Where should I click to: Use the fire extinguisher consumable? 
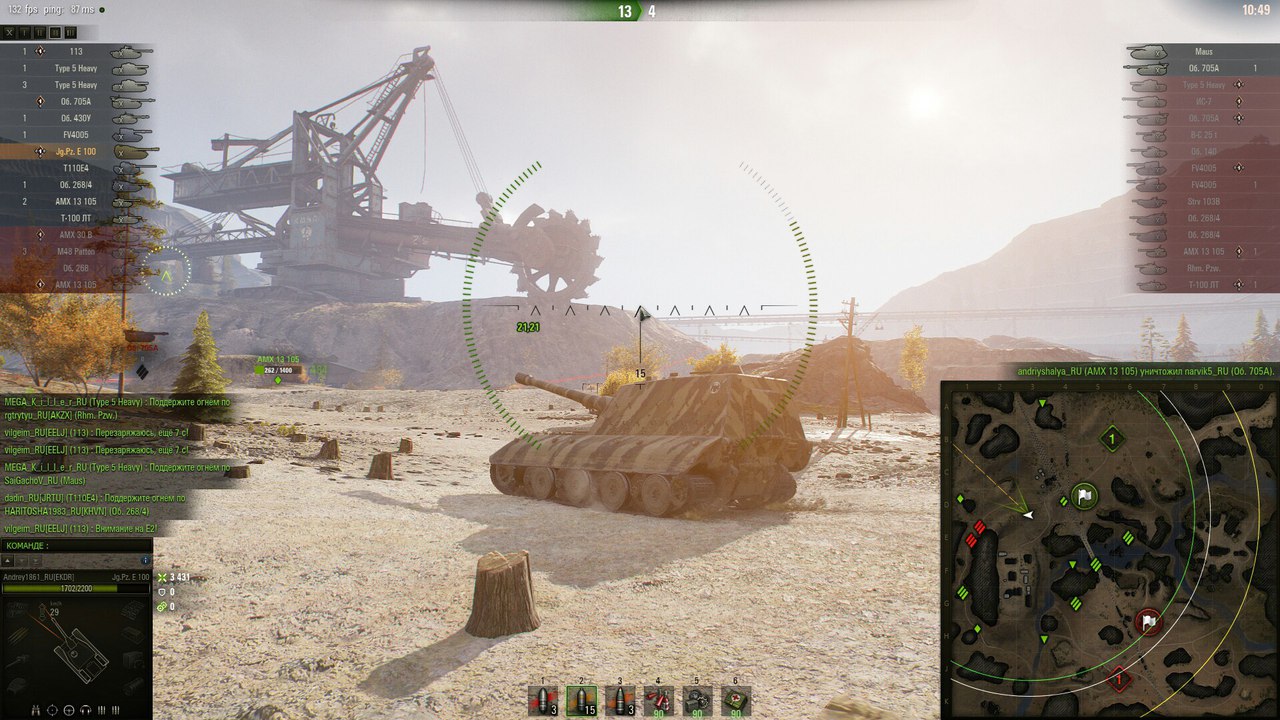click(658, 700)
